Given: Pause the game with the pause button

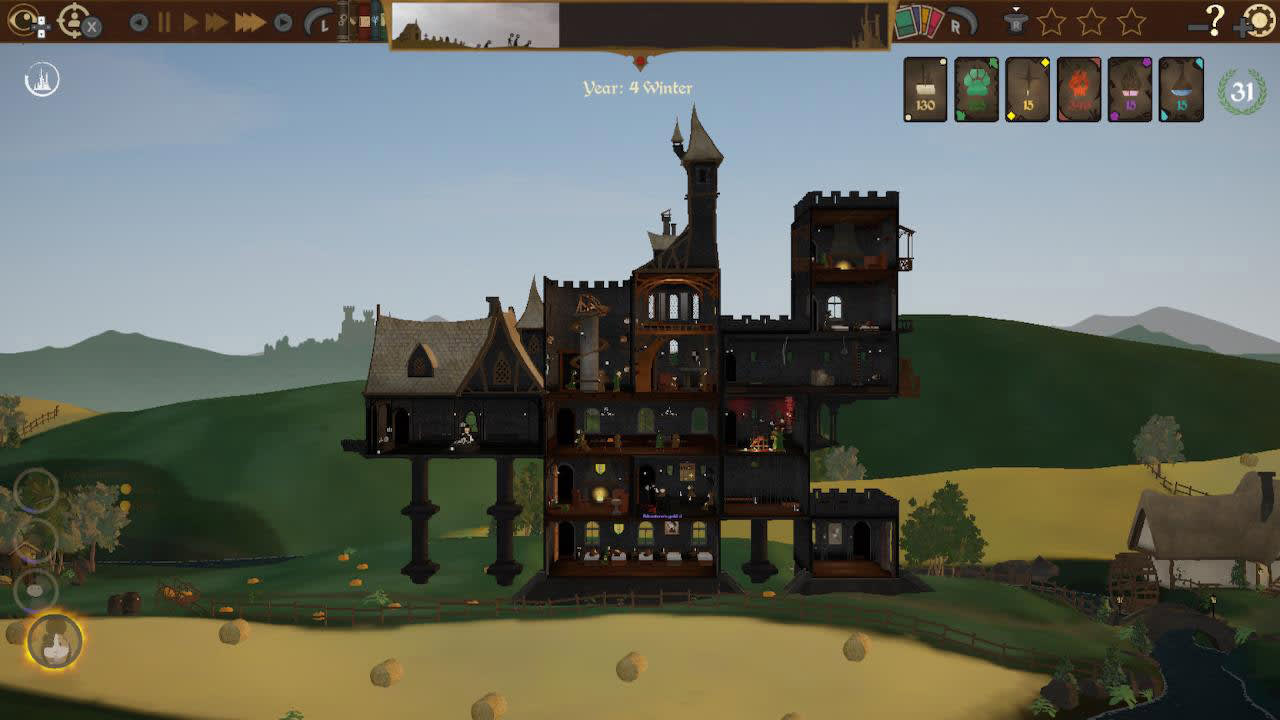Looking at the screenshot, I should point(164,22).
